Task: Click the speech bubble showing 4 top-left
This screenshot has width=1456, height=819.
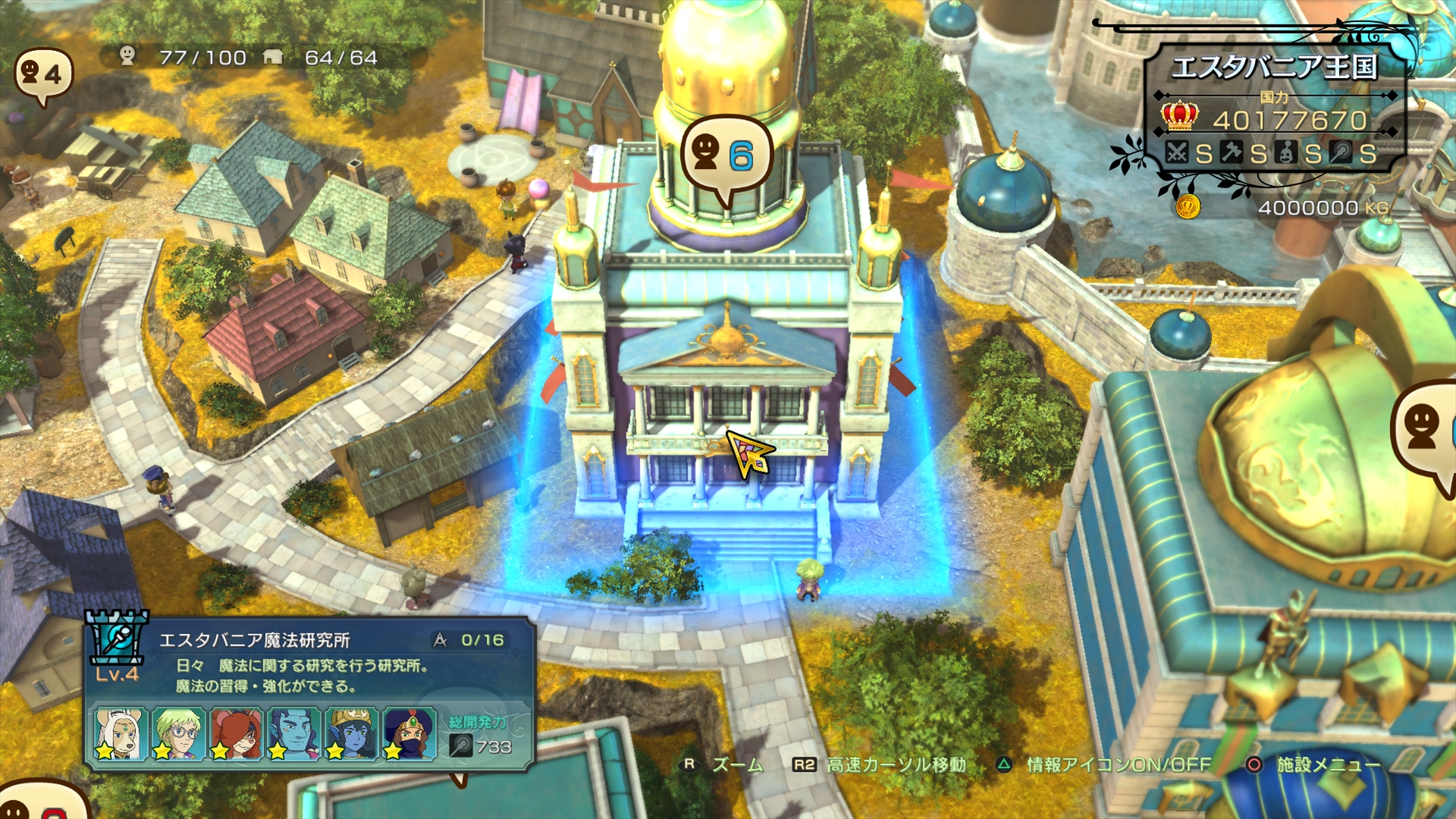Action: tap(45, 72)
